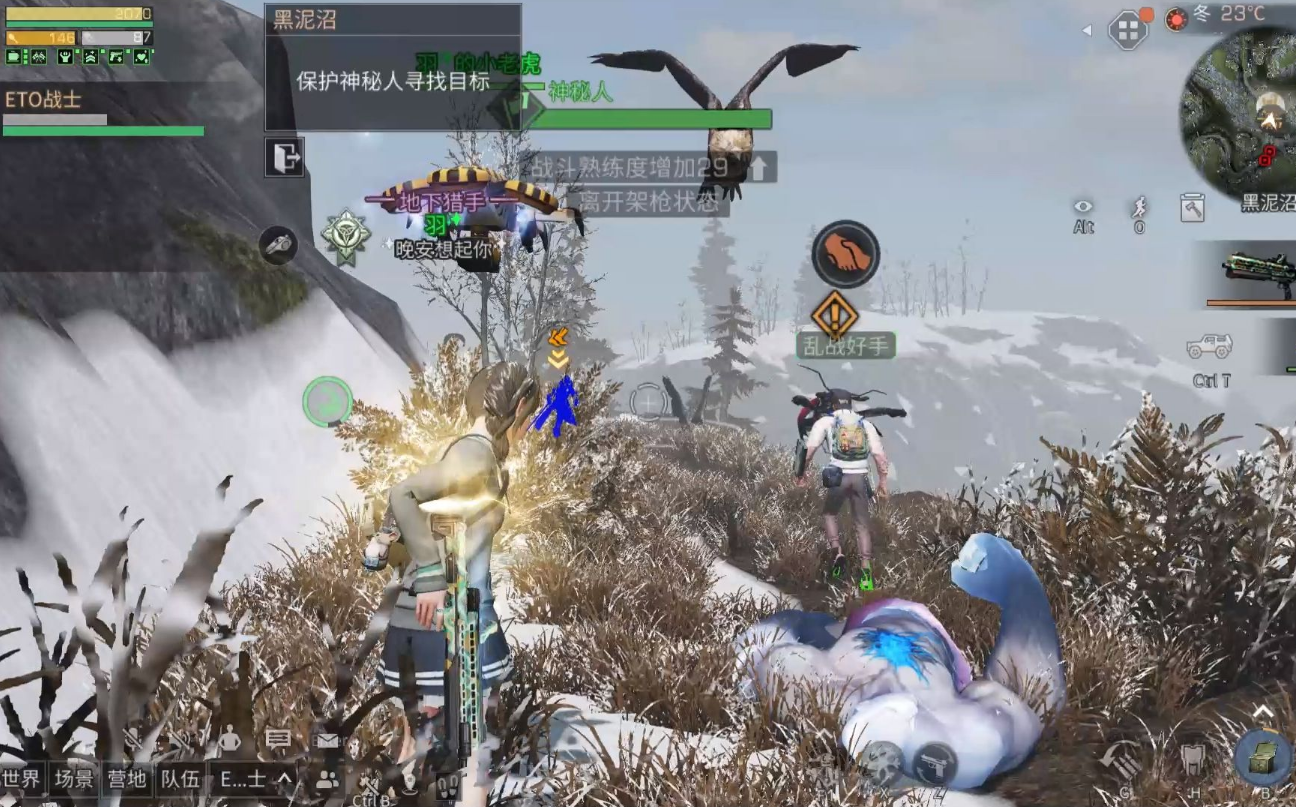Toggle the running figure auto-run icon
This screenshot has height=807, width=1296.
tap(1139, 207)
